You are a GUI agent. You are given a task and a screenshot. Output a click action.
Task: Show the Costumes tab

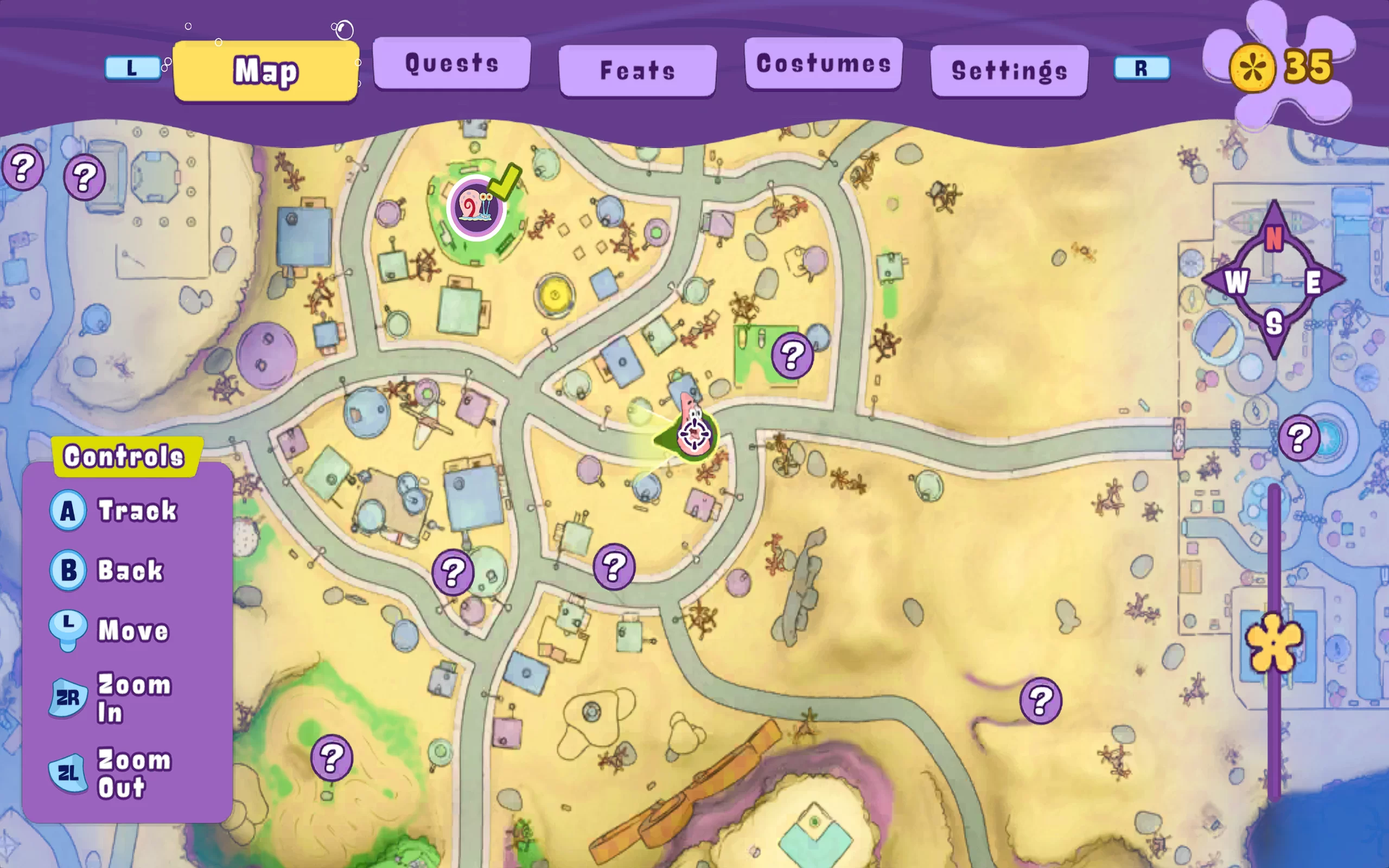823,63
